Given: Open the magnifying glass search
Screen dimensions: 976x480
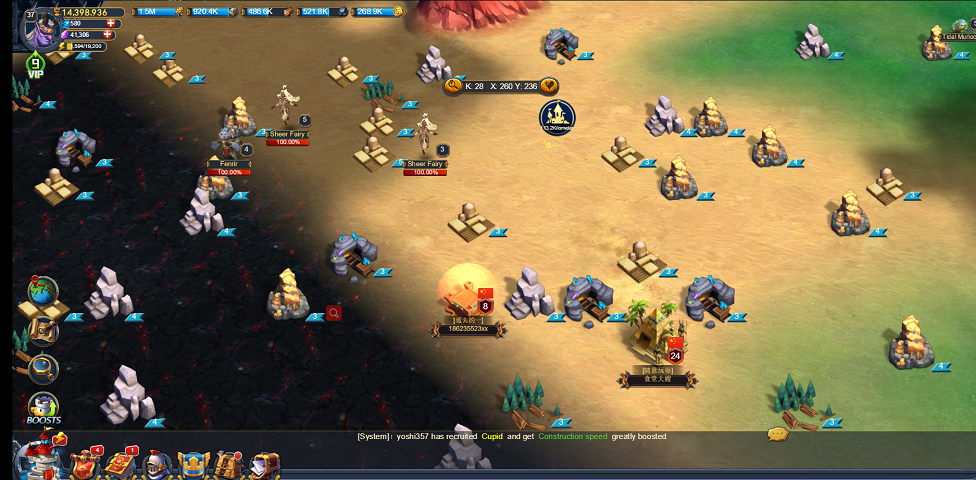Looking at the screenshot, I should click(43, 368).
